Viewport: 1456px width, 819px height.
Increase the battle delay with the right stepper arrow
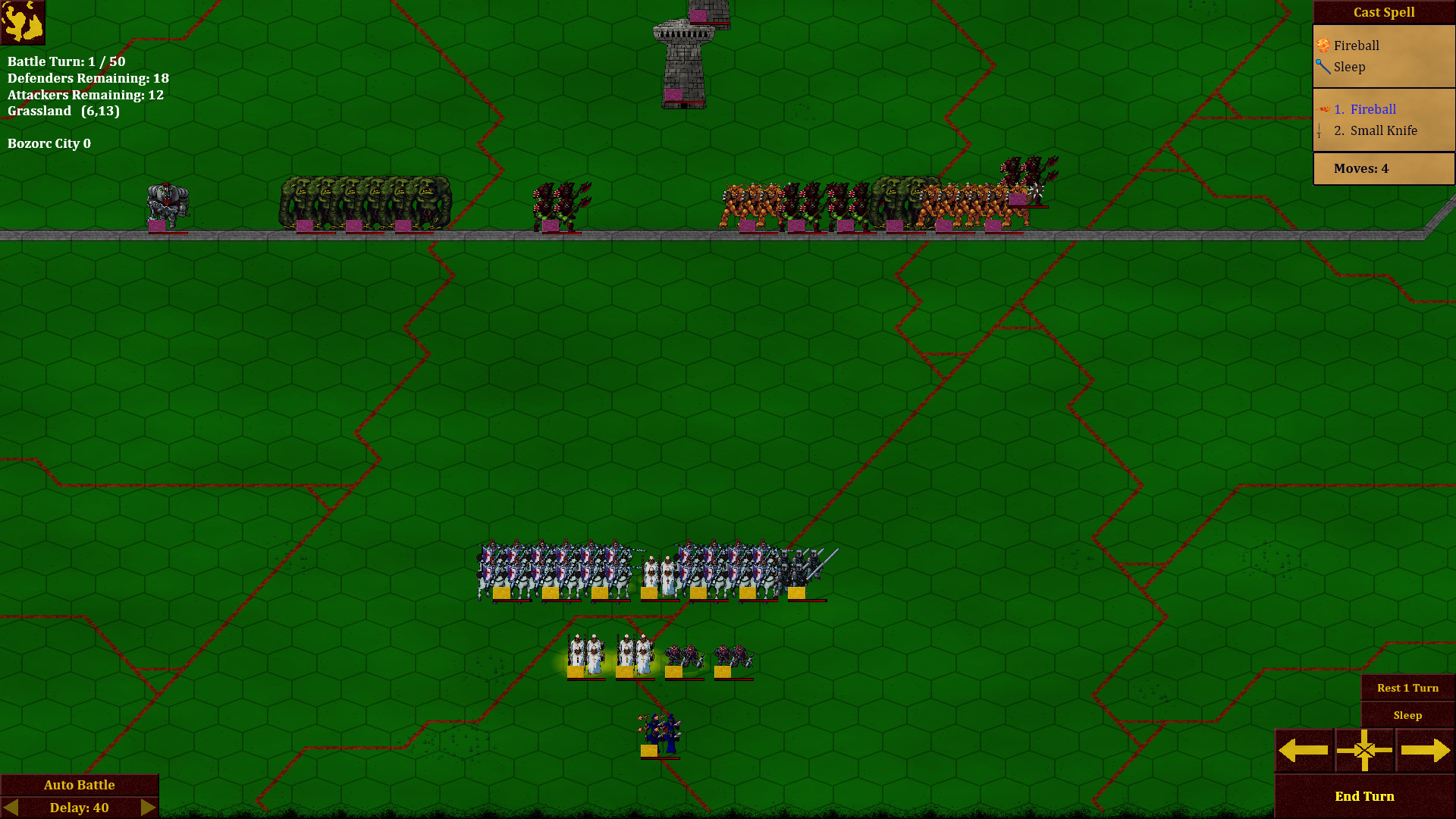click(x=147, y=808)
